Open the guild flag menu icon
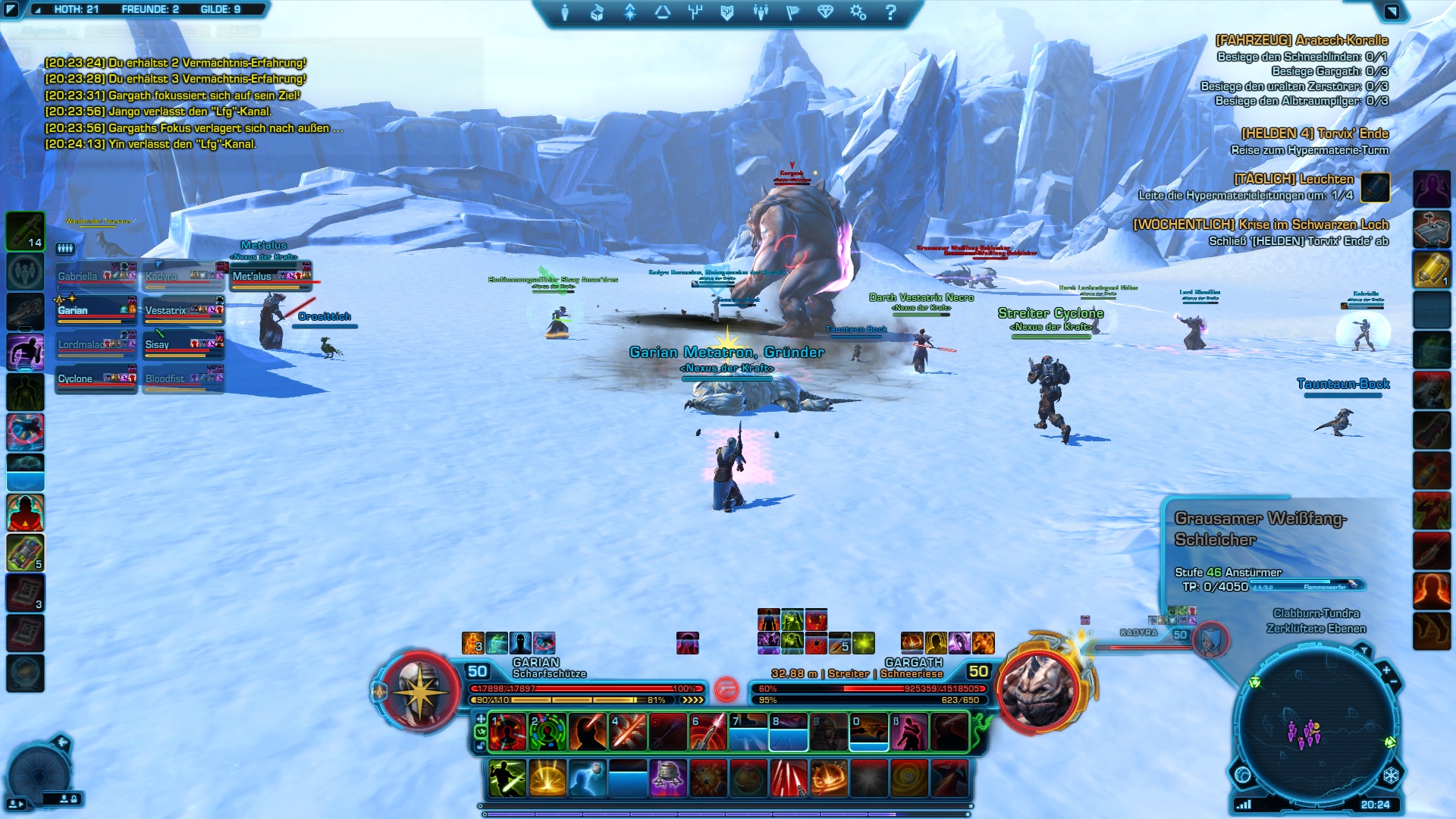This screenshot has width=1456, height=819. (792, 12)
